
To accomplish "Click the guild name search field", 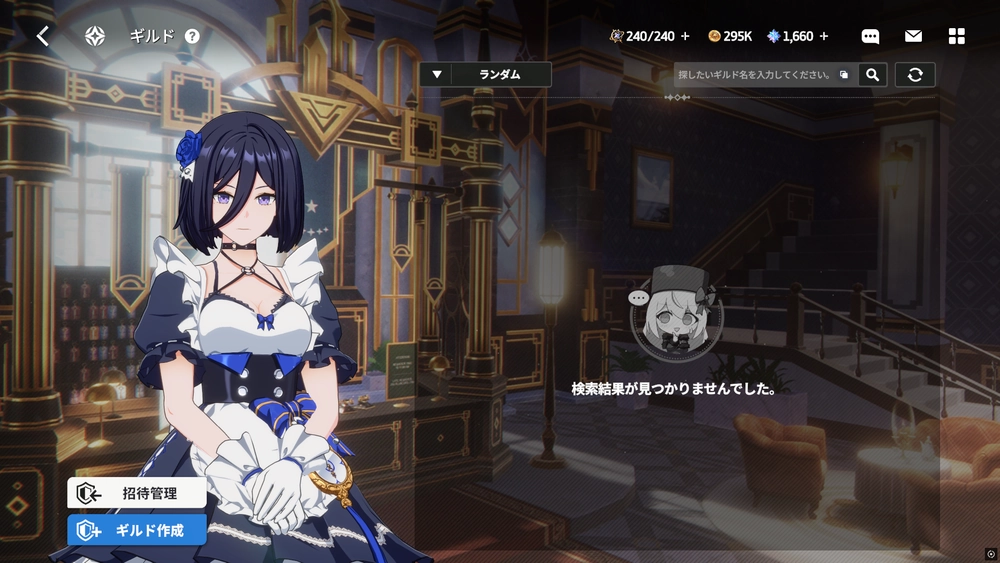I will [x=755, y=75].
